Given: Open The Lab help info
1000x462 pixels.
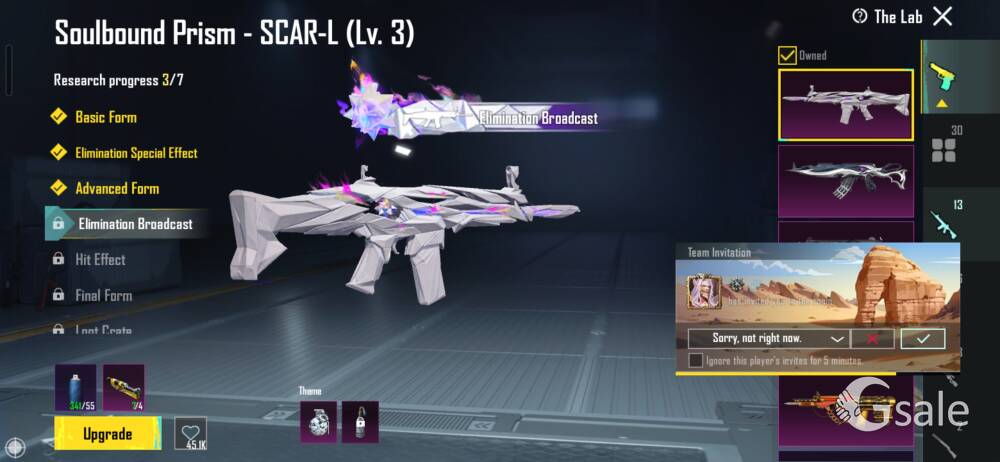Looking at the screenshot, I should (x=859, y=16).
